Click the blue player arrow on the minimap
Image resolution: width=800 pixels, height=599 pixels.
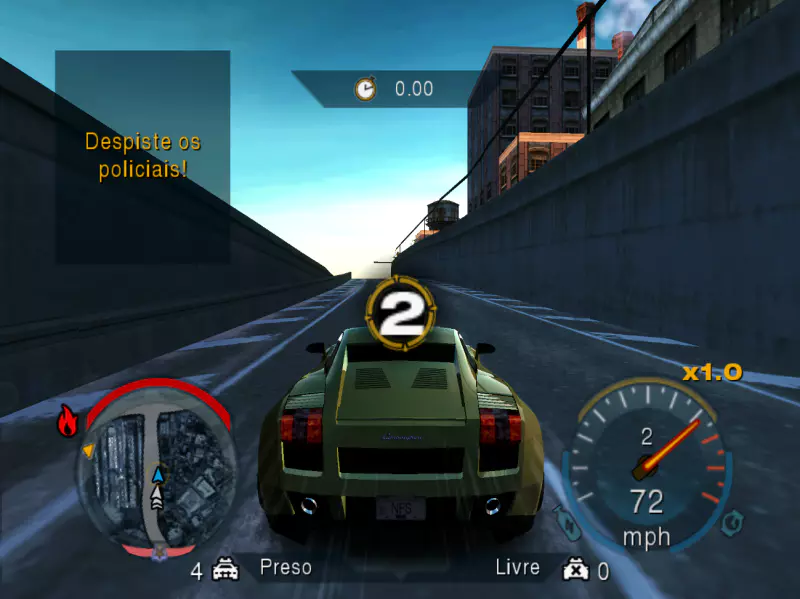tap(158, 474)
